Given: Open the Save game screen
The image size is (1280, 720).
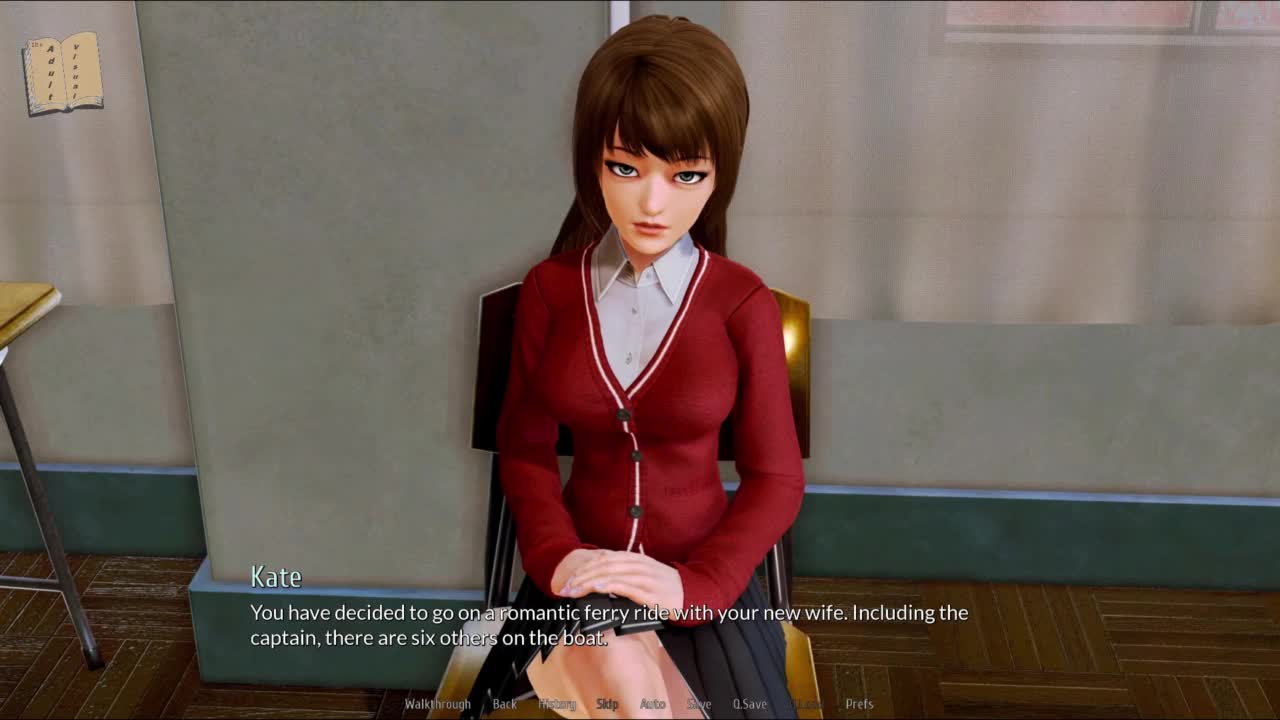Looking at the screenshot, I should pyautogui.click(x=699, y=704).
